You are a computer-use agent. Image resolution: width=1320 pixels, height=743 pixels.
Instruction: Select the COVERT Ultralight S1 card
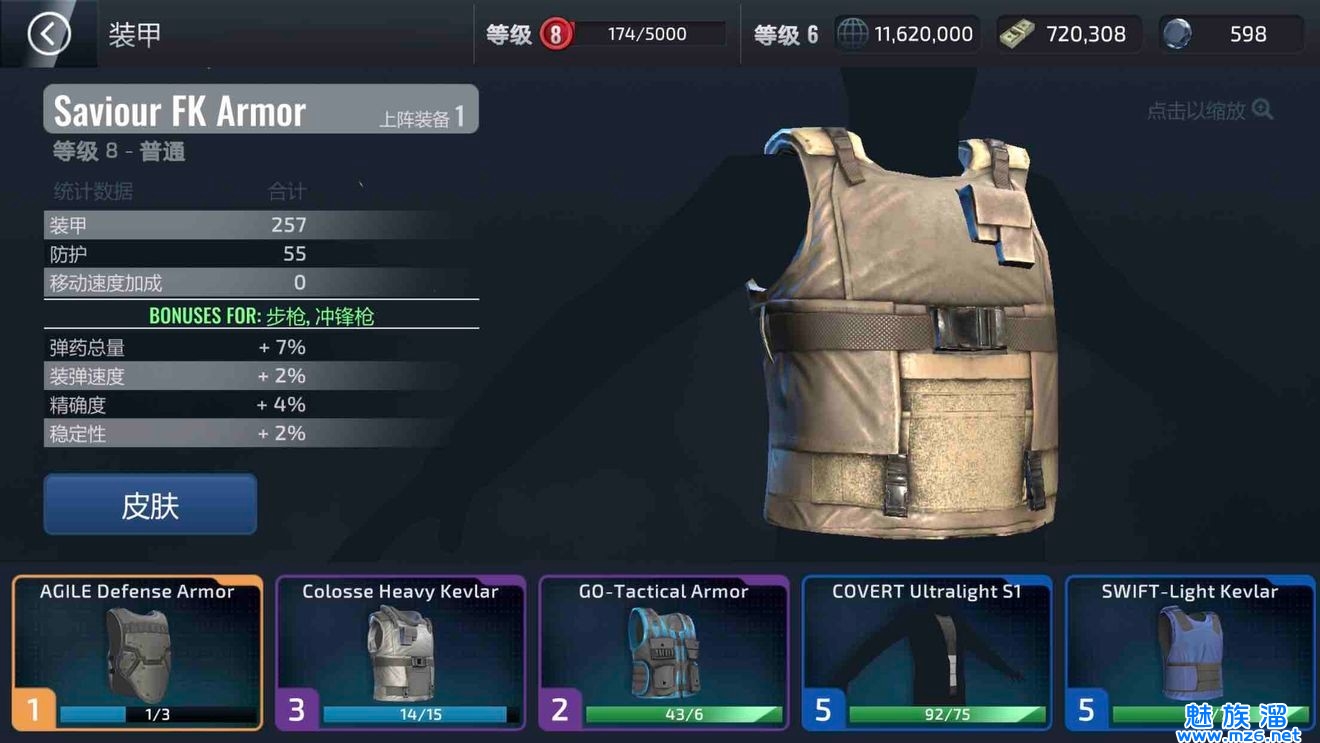927,652
